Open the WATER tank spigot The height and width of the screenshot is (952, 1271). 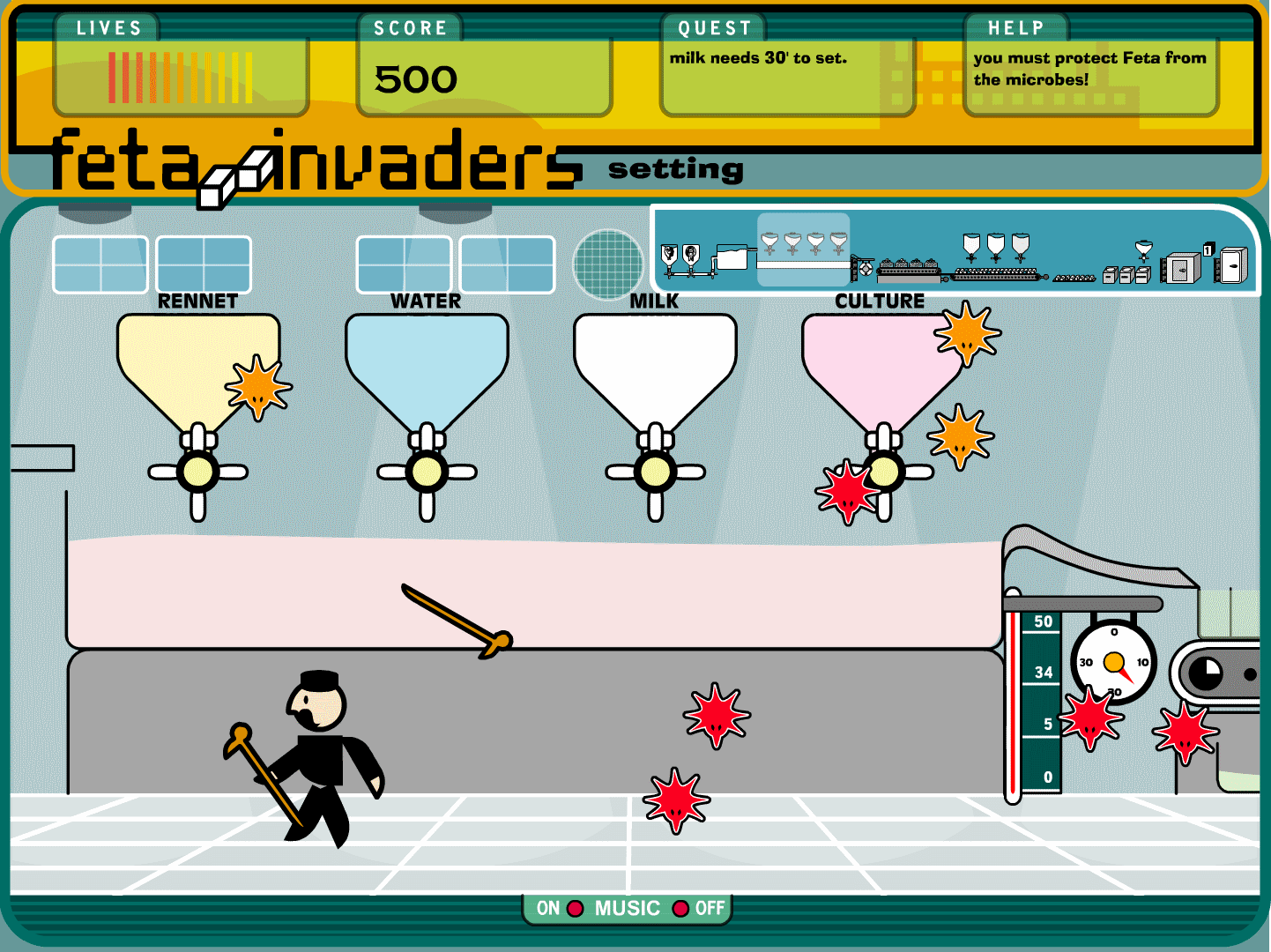[x=428, y=472]
